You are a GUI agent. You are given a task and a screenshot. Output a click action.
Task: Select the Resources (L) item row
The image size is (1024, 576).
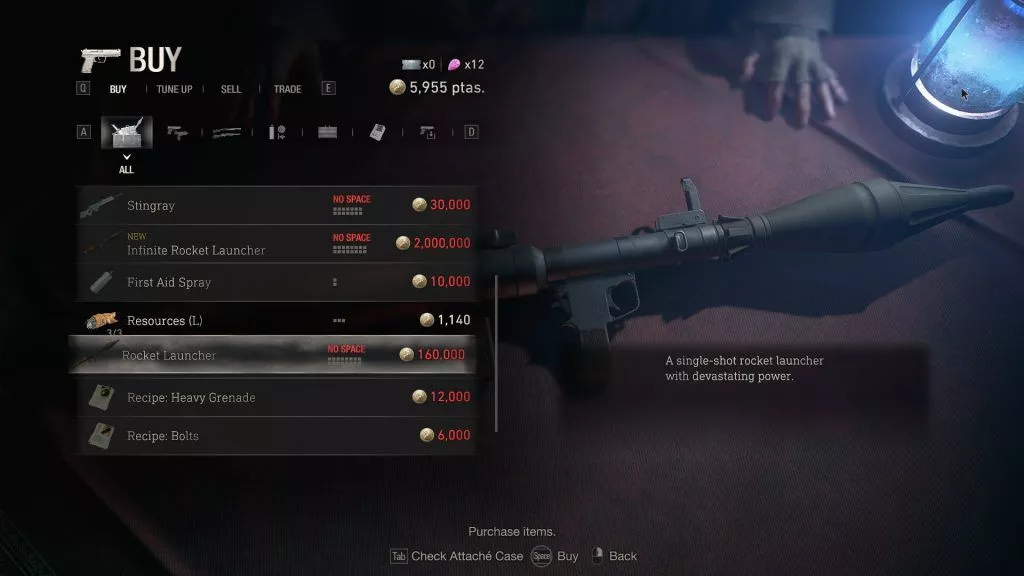(272, 320)
